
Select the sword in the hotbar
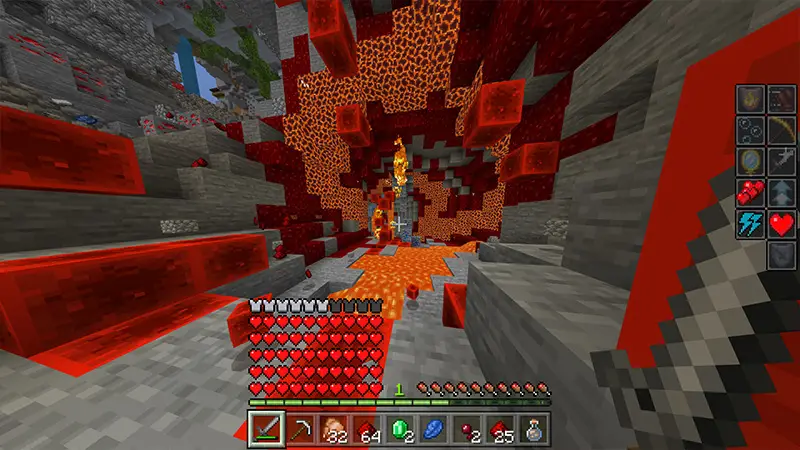click(x=266, y=428)
